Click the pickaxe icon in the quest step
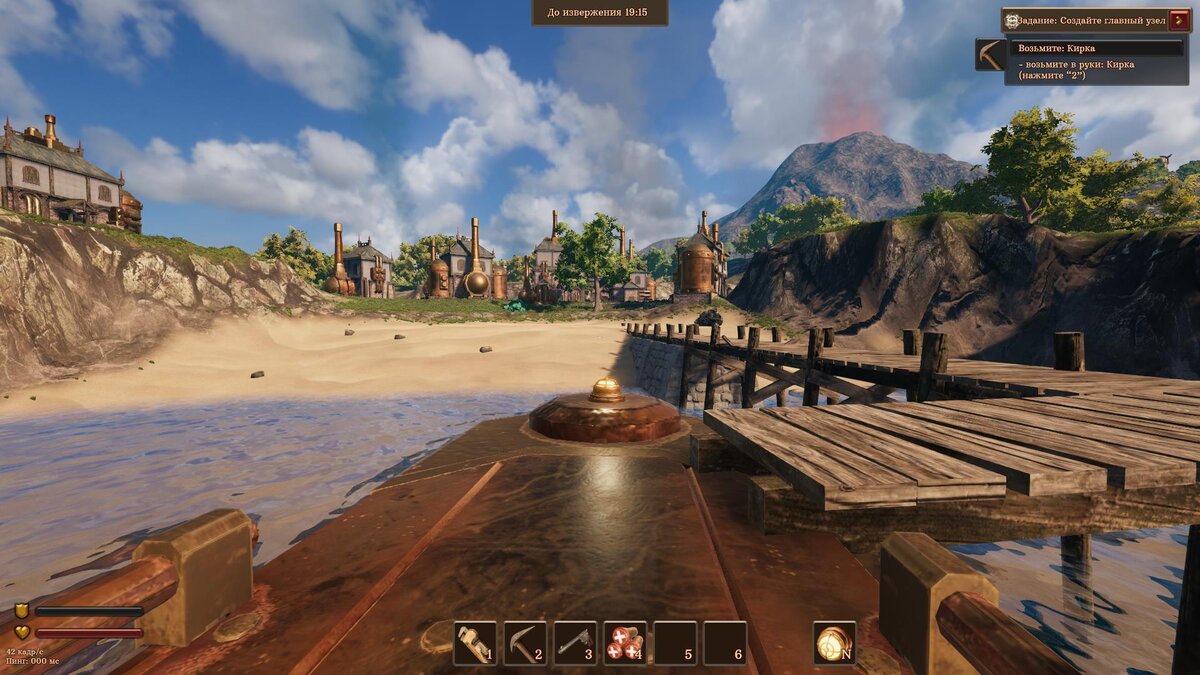This screenshot has width=1200, height=675. click(991, 55)
